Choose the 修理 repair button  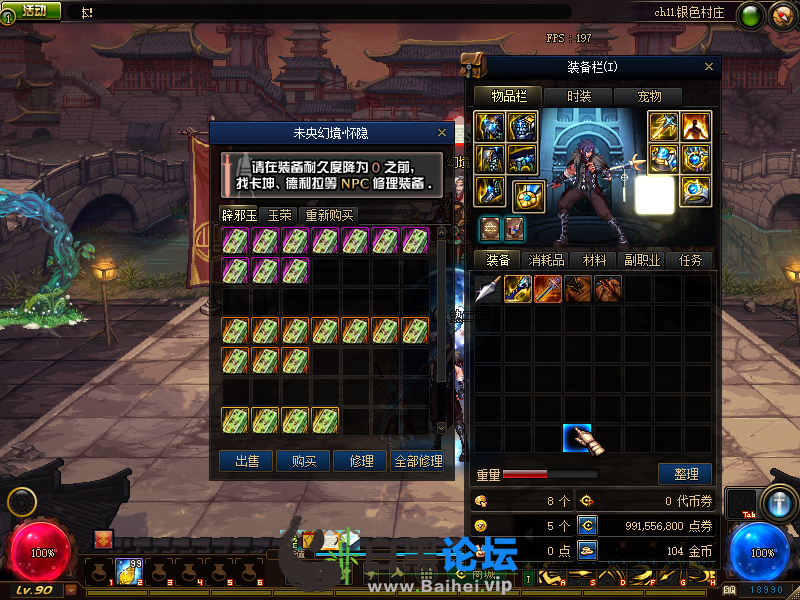361,461
